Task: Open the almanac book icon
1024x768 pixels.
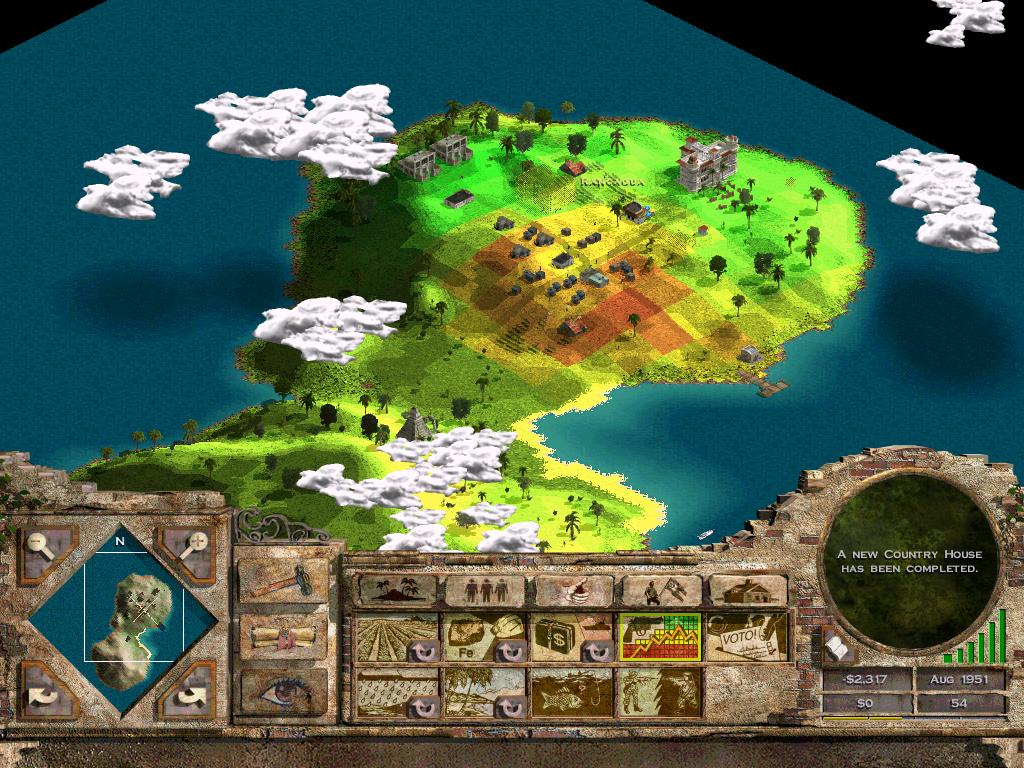Action: coord(838,648)
